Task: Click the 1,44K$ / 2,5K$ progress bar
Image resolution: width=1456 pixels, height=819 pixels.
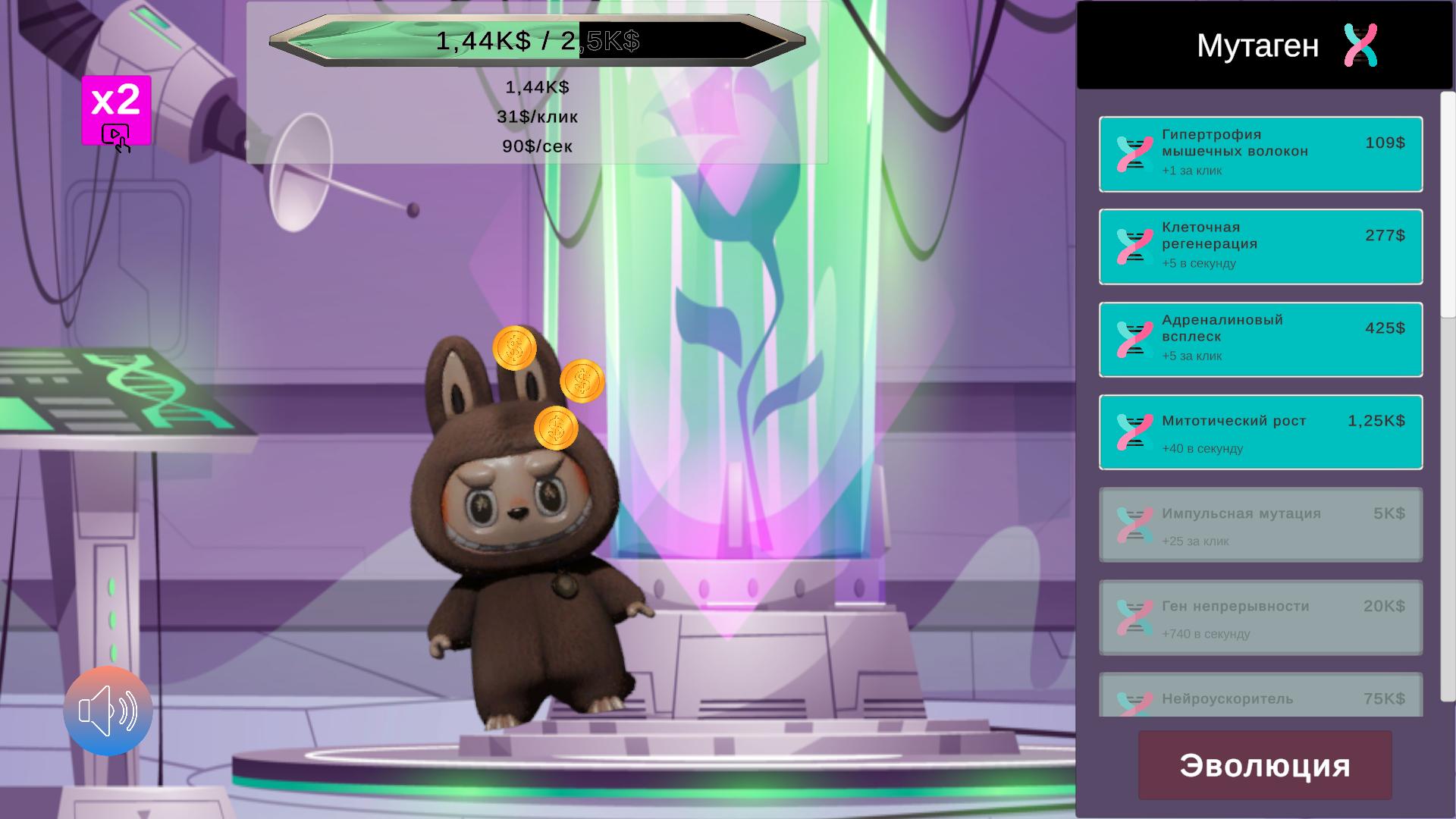Action: tap(536, 42)
